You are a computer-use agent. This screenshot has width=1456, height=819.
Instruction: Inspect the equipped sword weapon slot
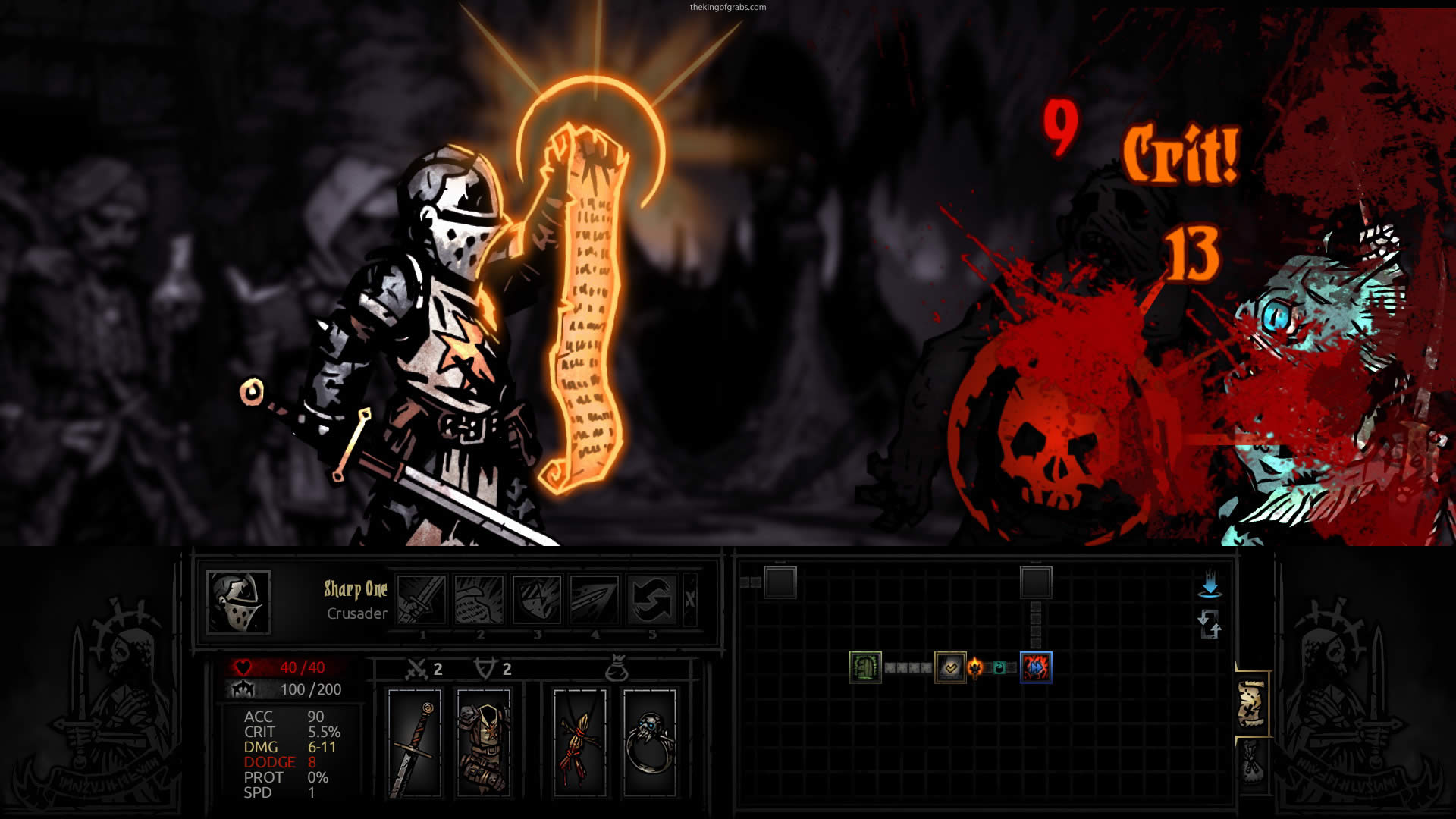414,743
